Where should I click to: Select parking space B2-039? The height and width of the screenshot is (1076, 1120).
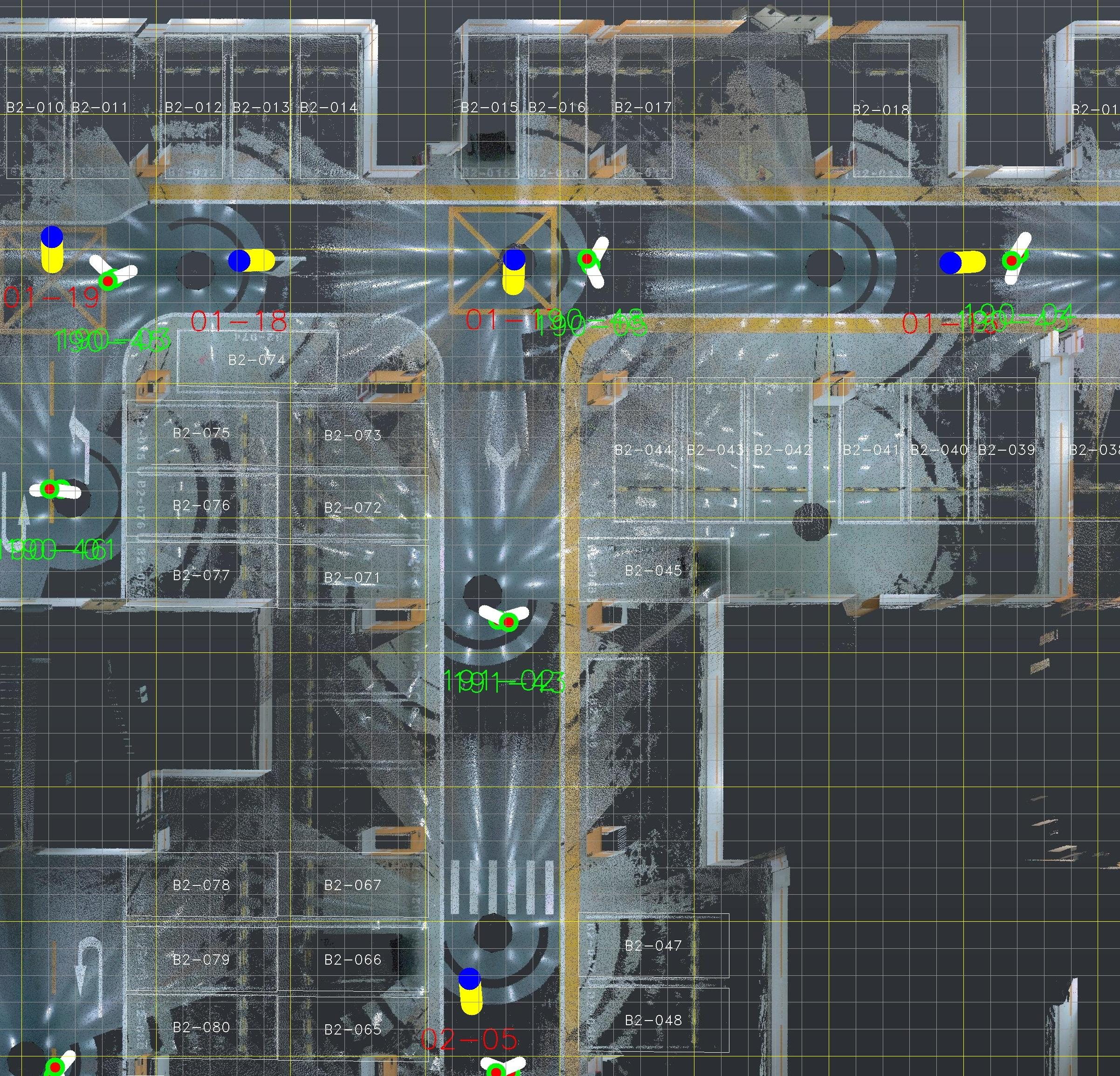tap(1006, 450)
